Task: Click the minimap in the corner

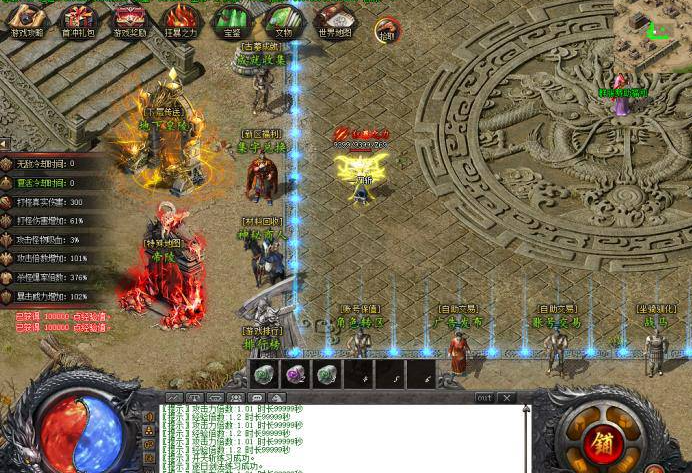Action: (656, 22)
